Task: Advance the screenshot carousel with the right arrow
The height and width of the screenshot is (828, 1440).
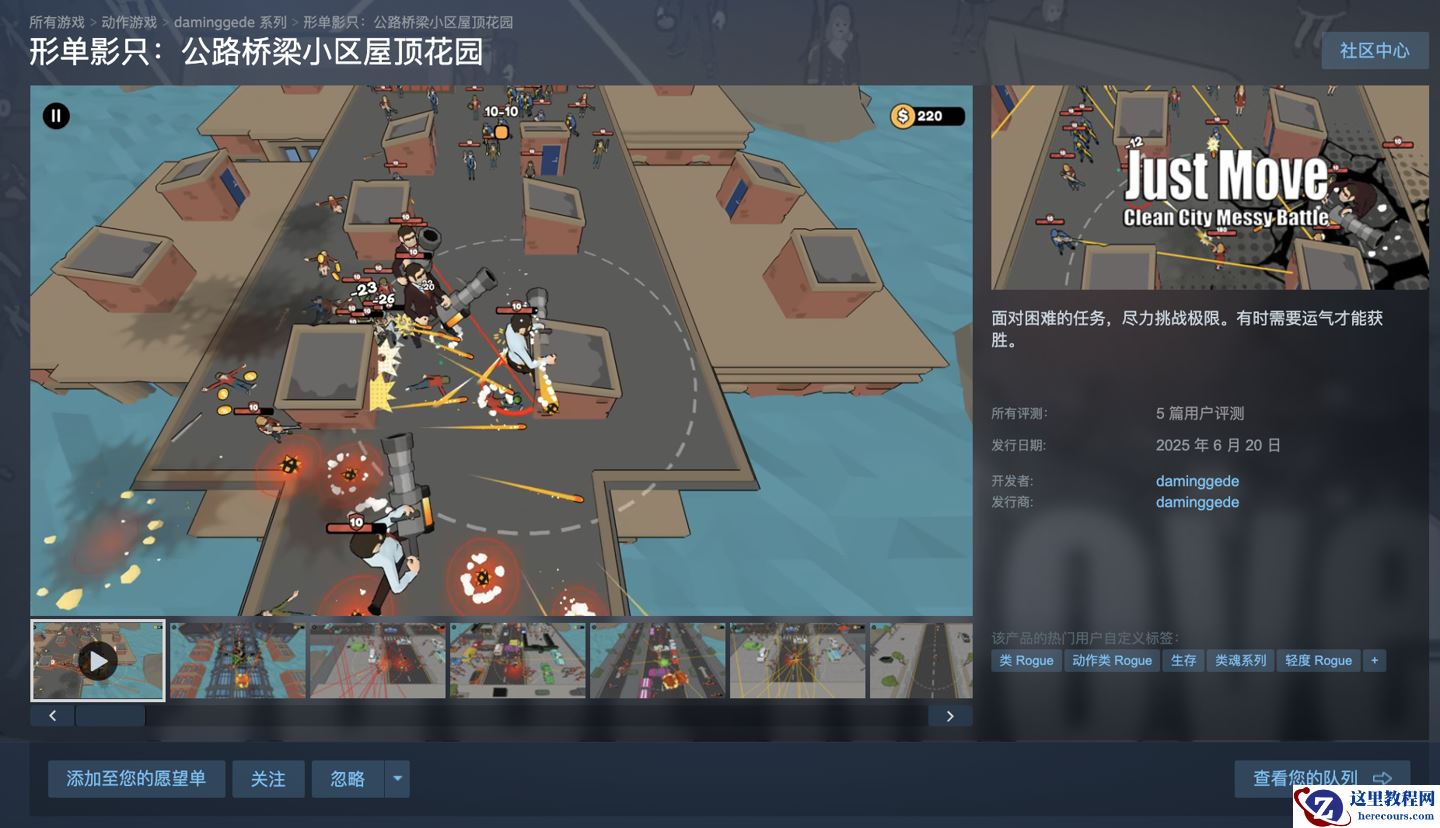Action: point(949,716)
